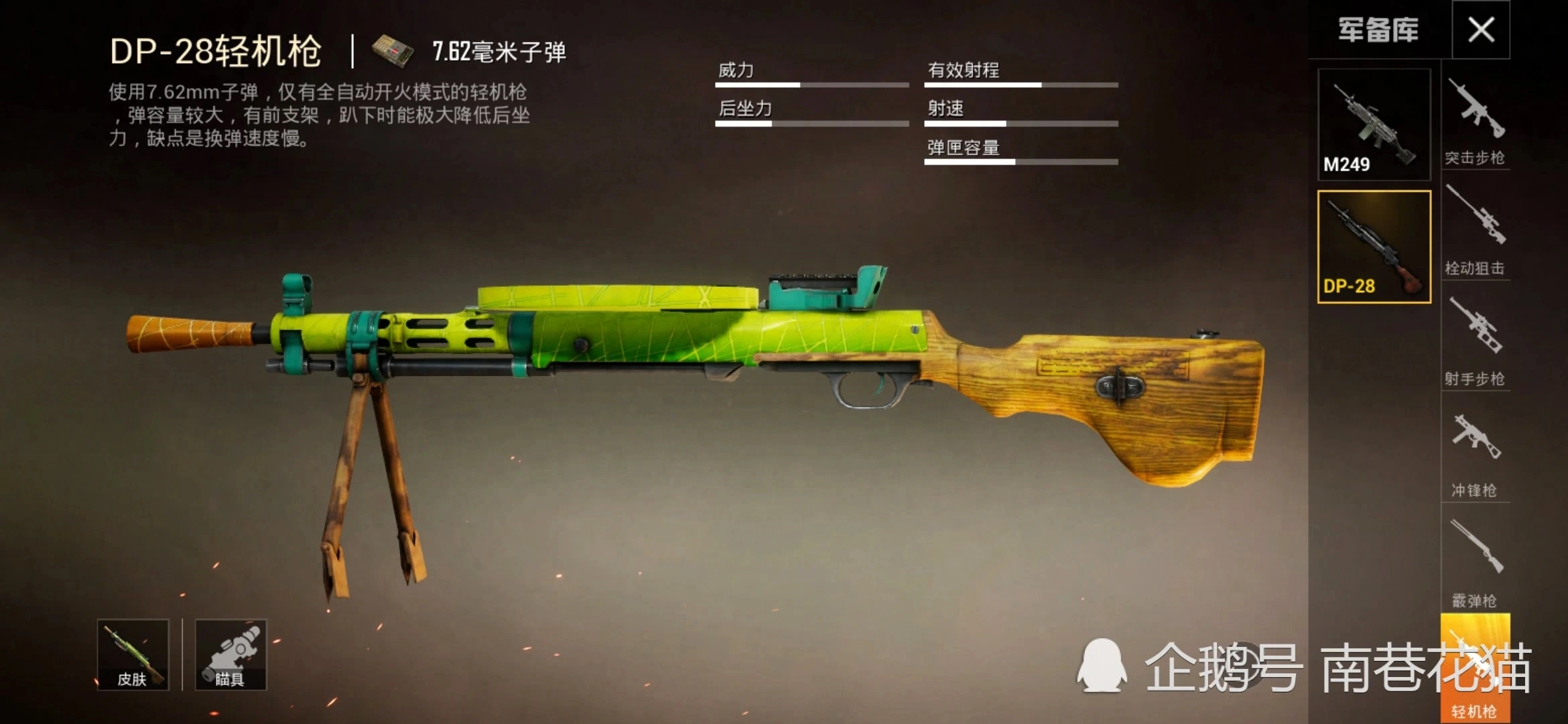The width and height of the screenshot is (1568, 724).
Task: Show the 冲锋枪 category
Action: coord(1475,452)
